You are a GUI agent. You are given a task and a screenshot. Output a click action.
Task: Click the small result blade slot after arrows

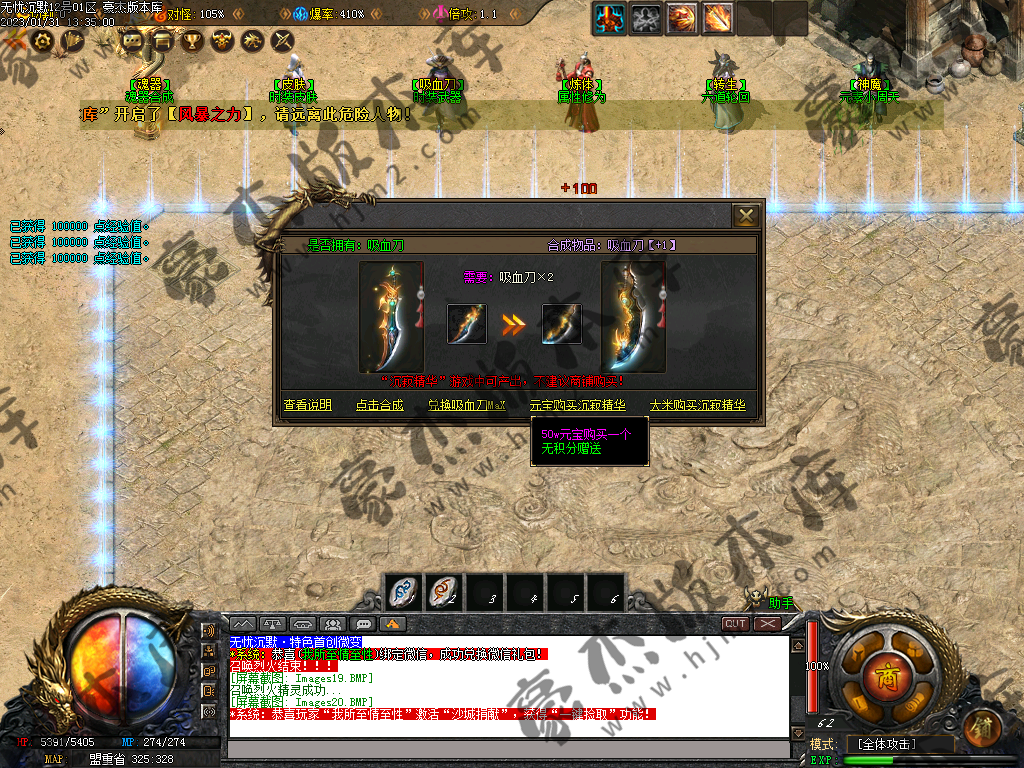pos(561,324)
